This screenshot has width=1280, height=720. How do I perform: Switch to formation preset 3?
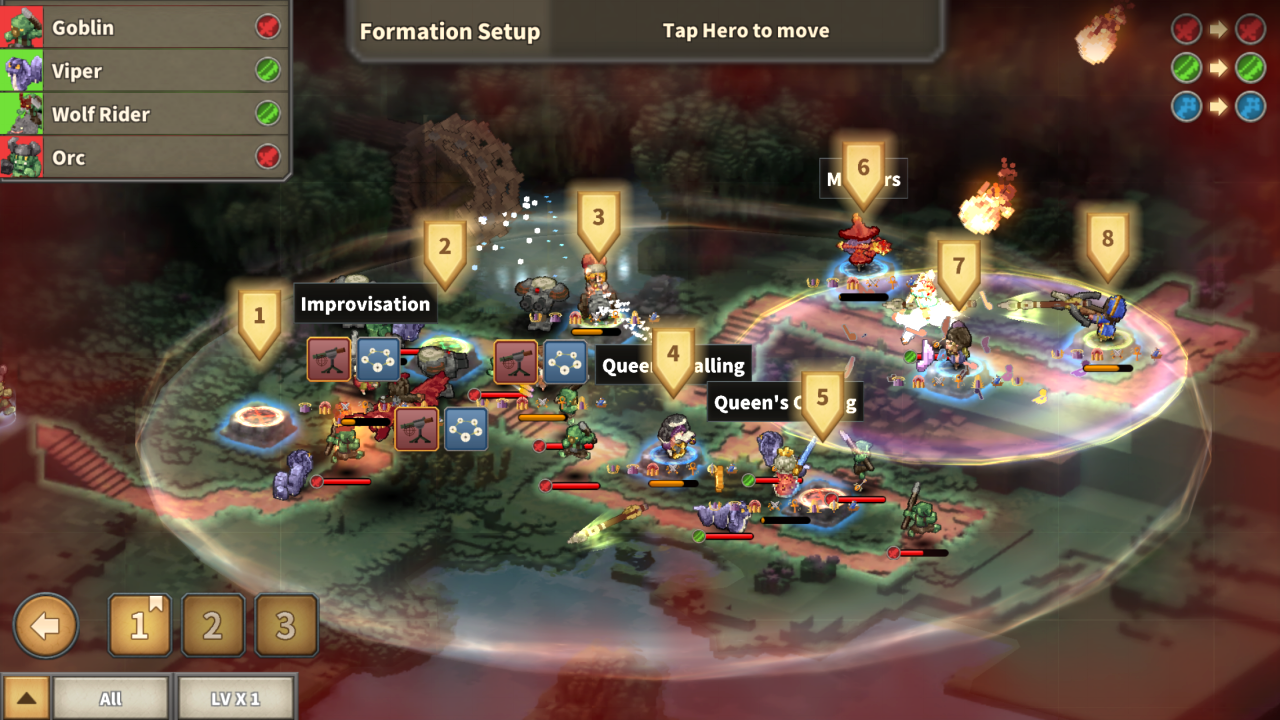point(287,626)
